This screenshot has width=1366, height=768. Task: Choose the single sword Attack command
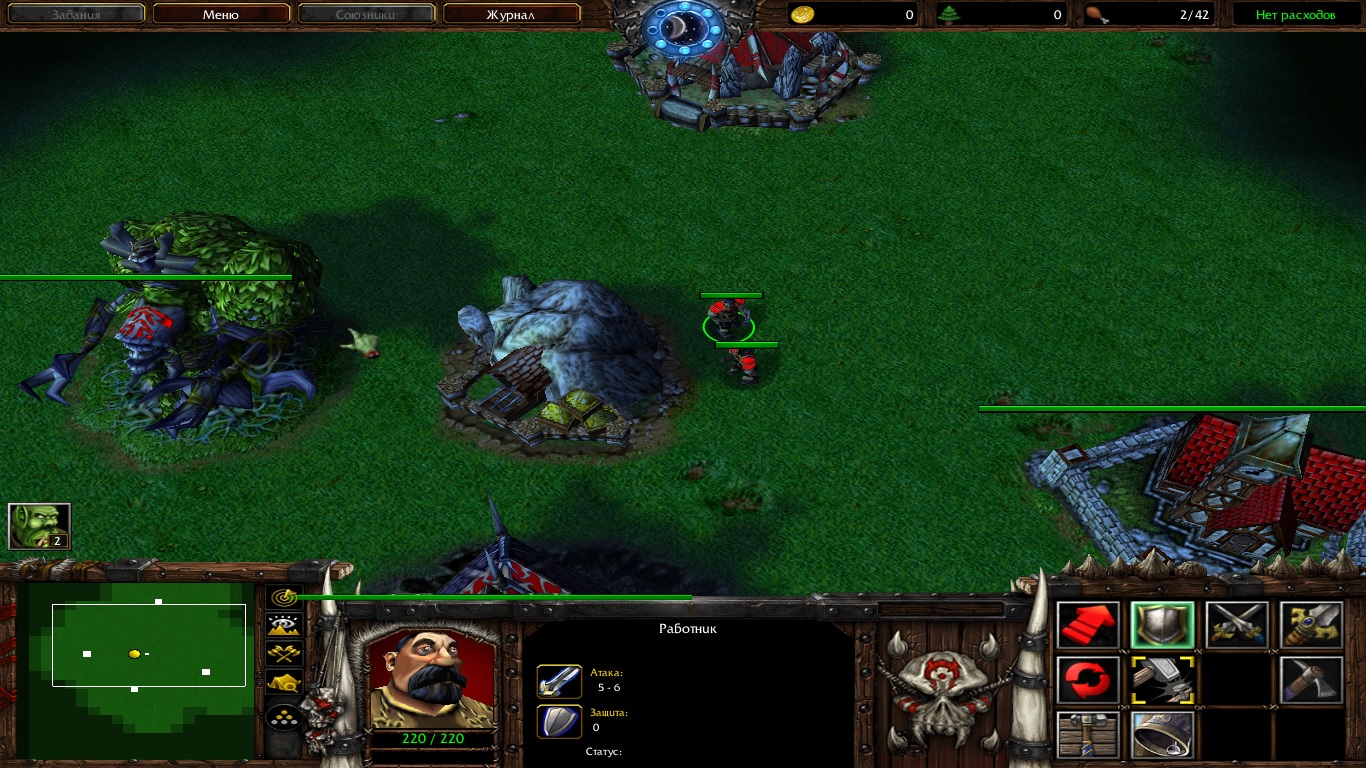click(x=1311, y=625)
